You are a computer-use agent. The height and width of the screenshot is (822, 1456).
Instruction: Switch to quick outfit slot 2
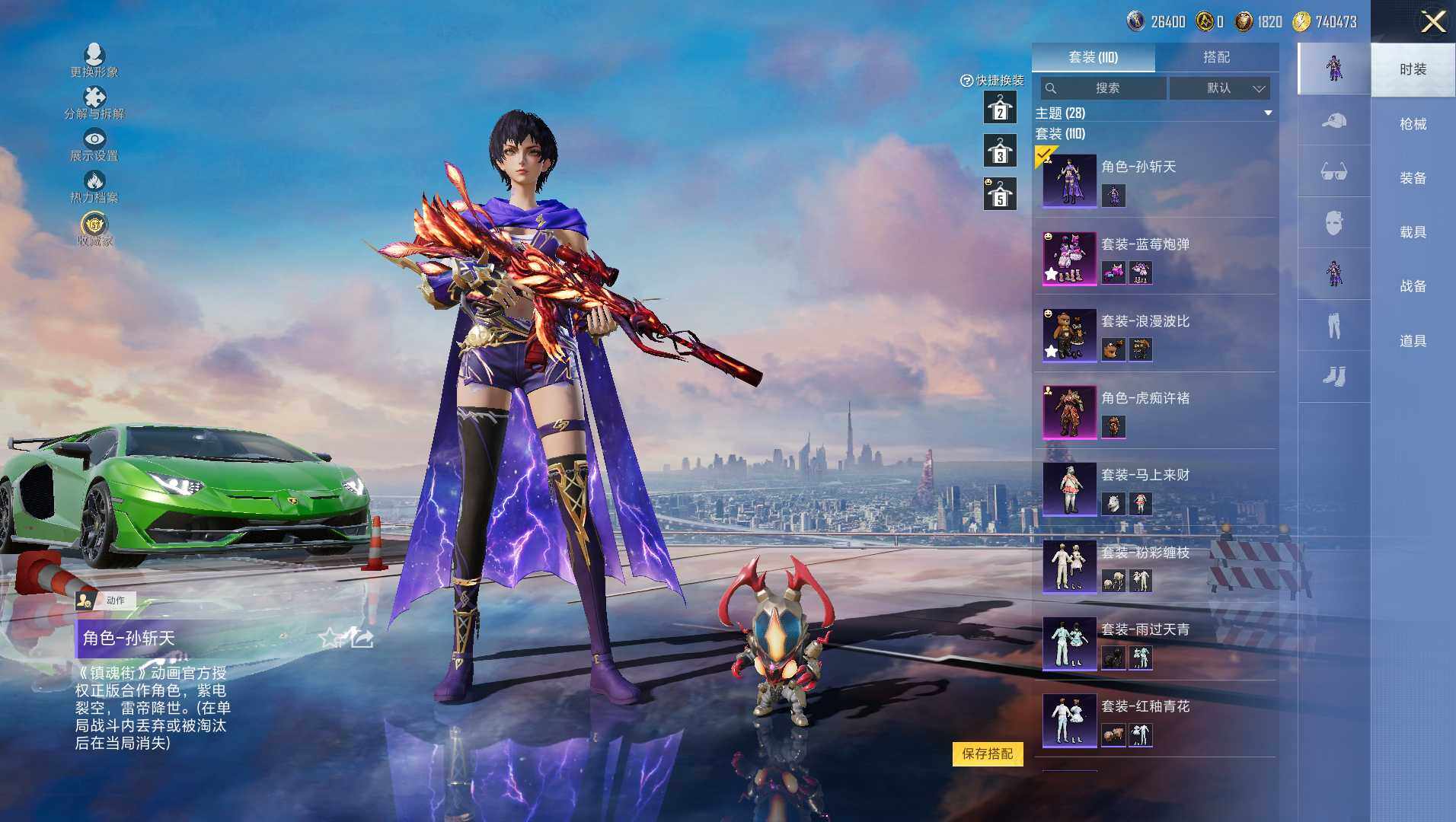1000,109
